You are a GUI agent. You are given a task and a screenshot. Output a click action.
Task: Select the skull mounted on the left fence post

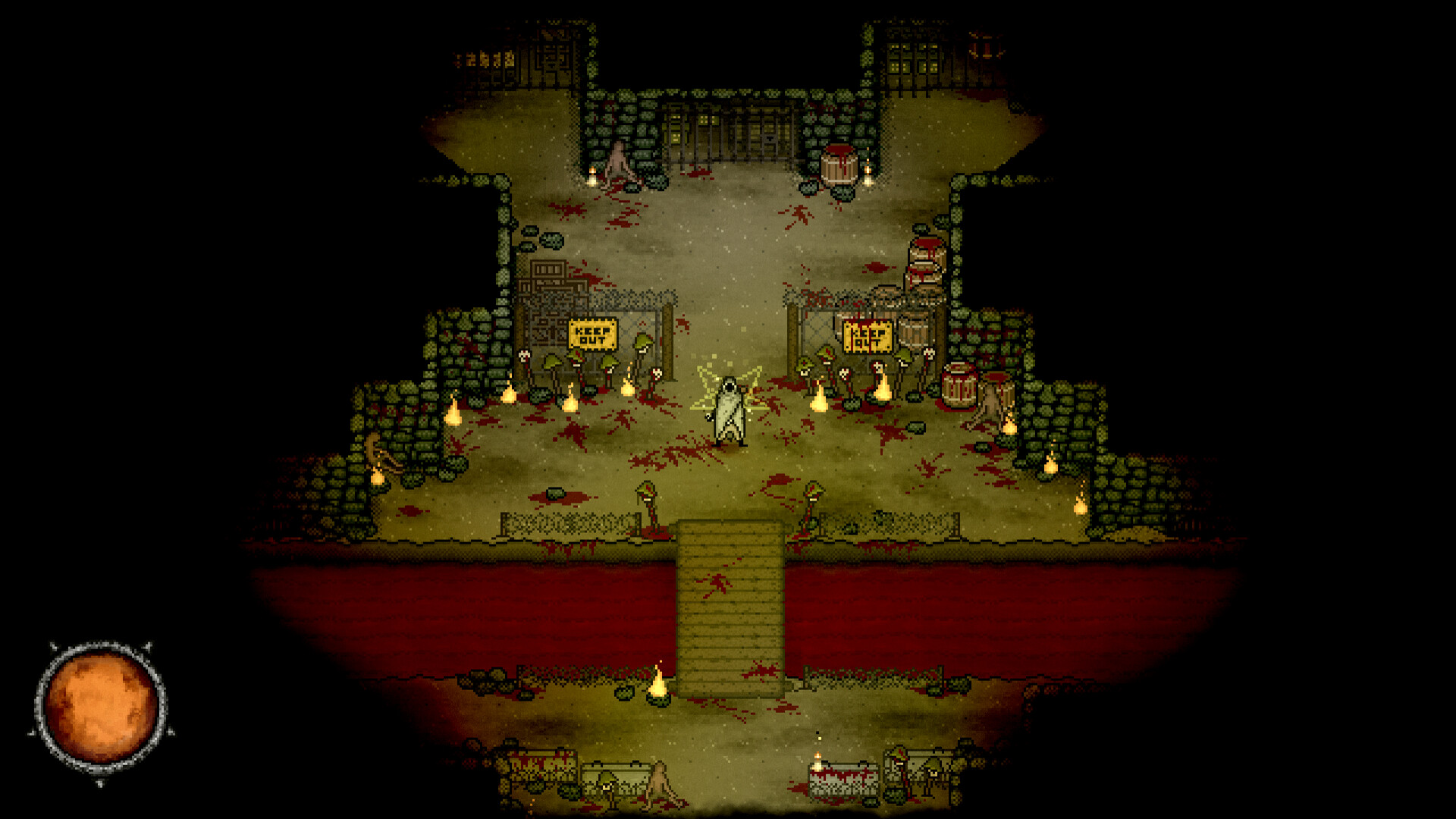(x=523, y=356)
